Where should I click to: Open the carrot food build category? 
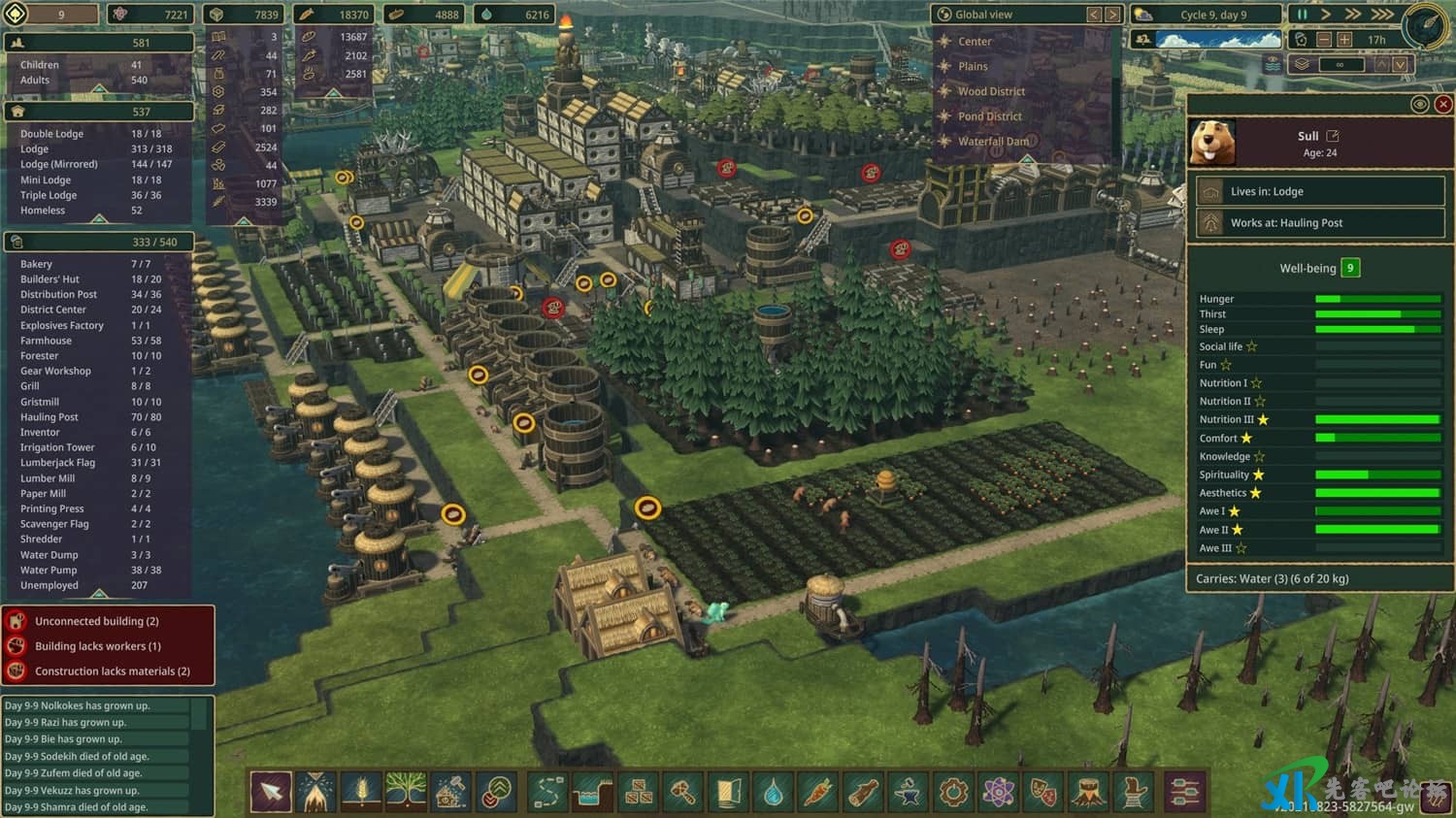(x=817, y=793)
